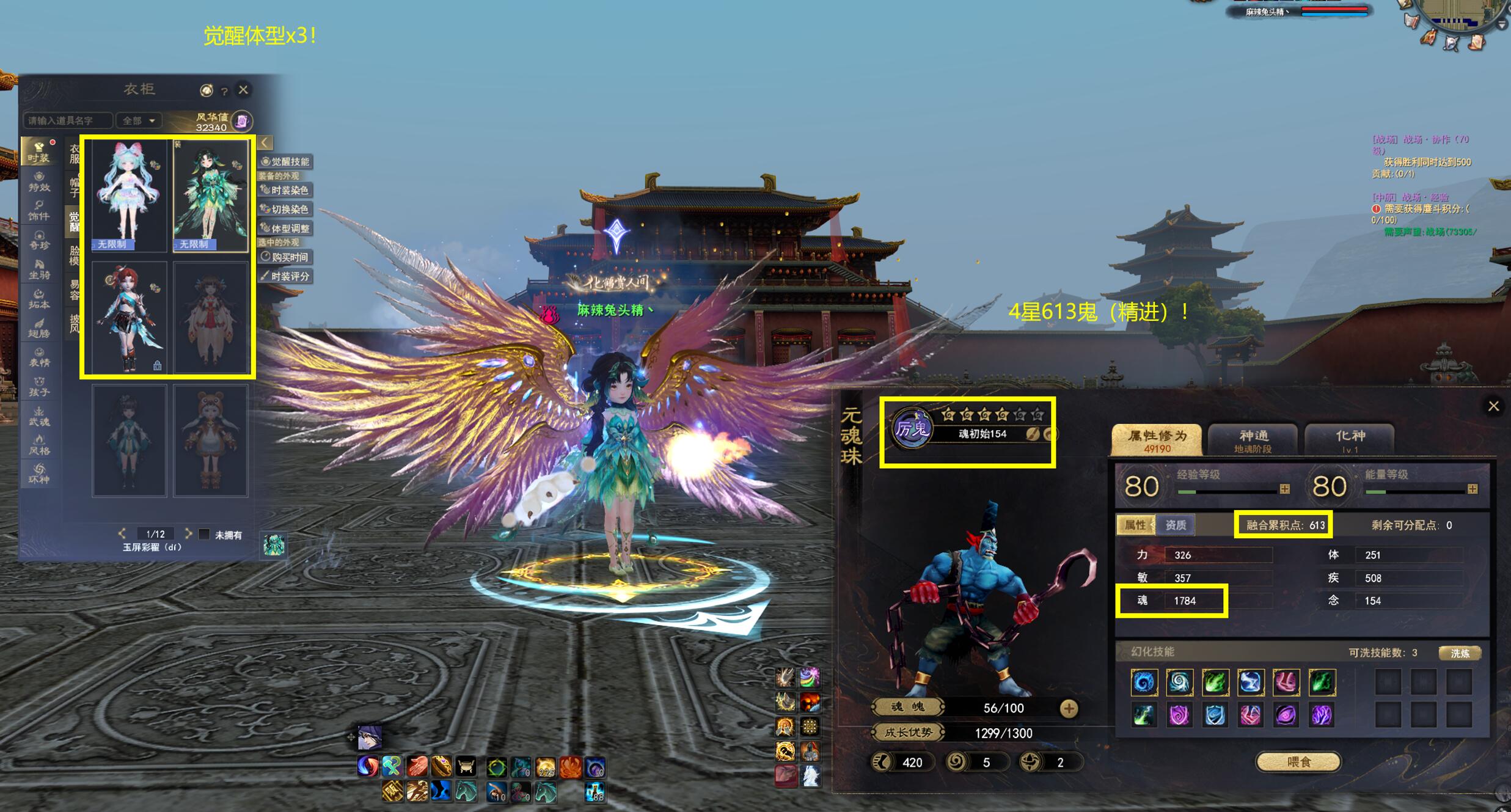Toggle the 未拥有 not-owned checkbox
Viewport: 1511px width, 812px height.
click(x=205, y=534)
